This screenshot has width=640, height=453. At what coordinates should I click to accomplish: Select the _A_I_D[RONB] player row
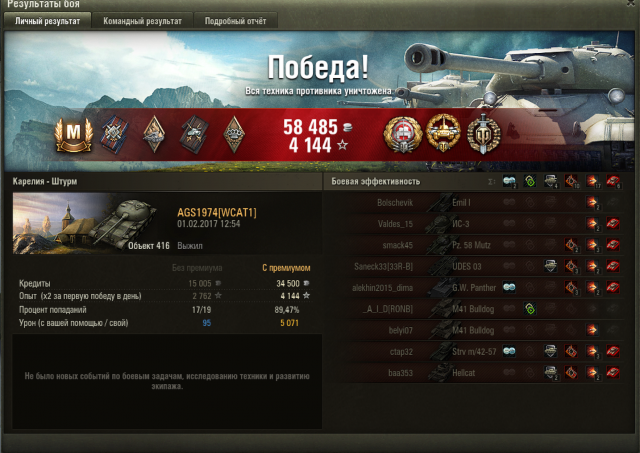coord(479,308)
